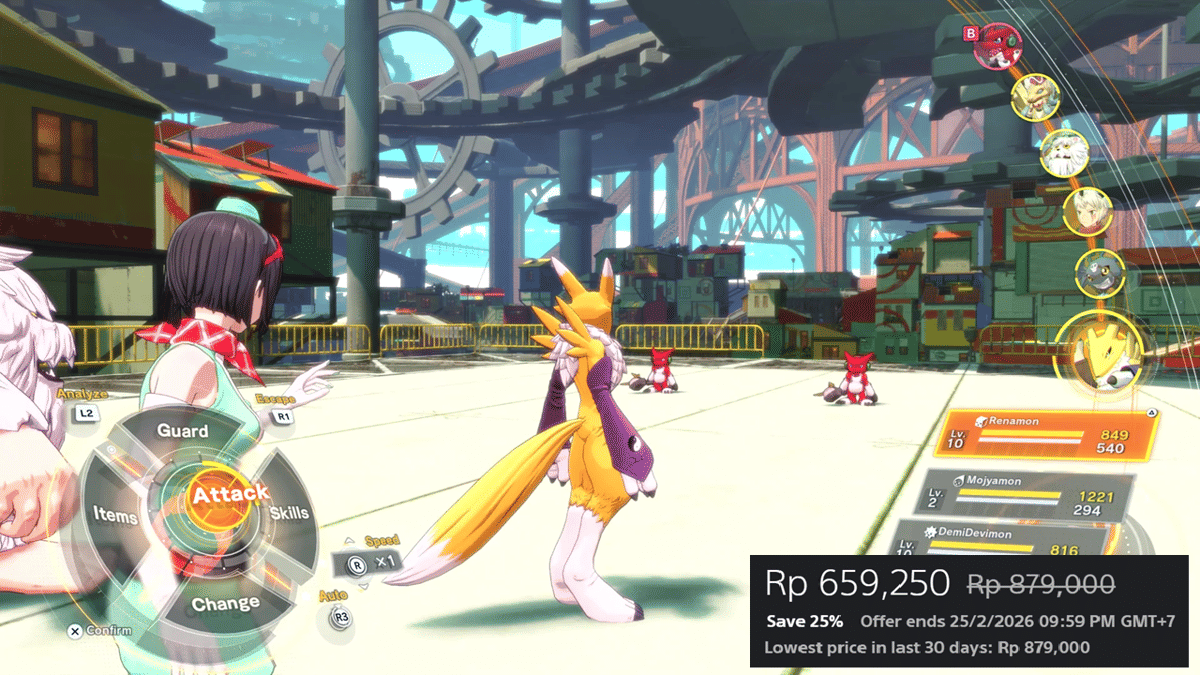1200x675 pixels.
Task: Choose Guard on the command wheel
Action: click(183, 432)
